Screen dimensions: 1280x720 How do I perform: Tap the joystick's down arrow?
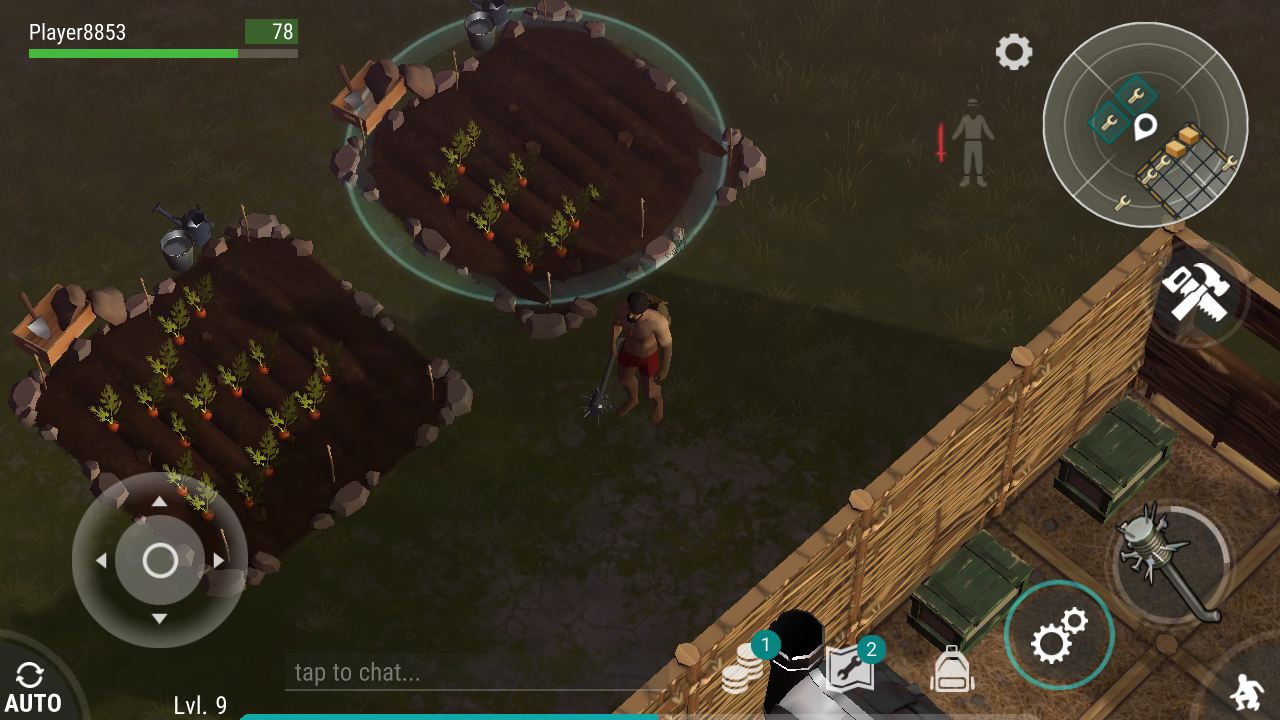(160, 619)
